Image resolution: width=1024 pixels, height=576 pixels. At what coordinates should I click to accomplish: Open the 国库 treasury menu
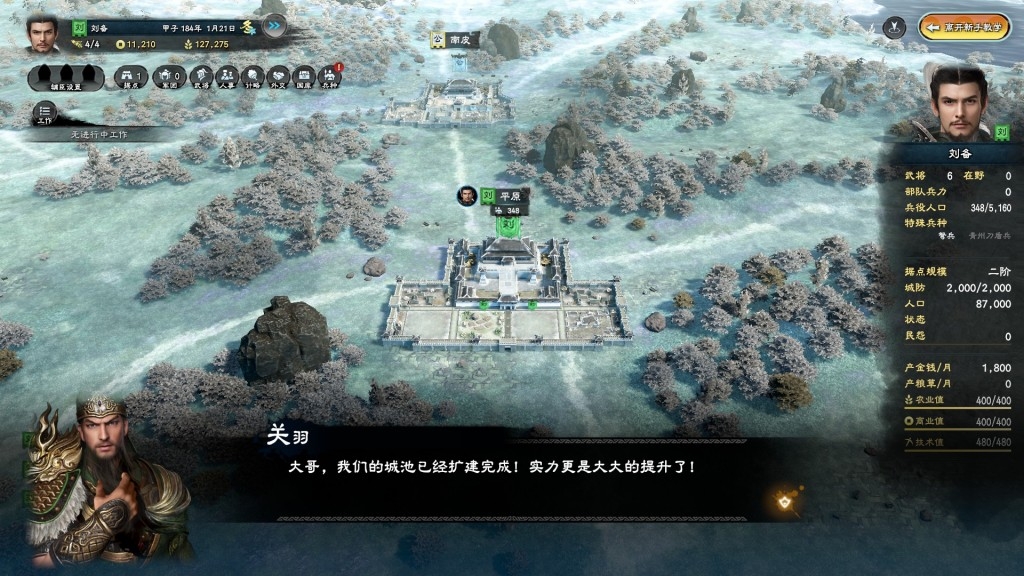[305, 77]
